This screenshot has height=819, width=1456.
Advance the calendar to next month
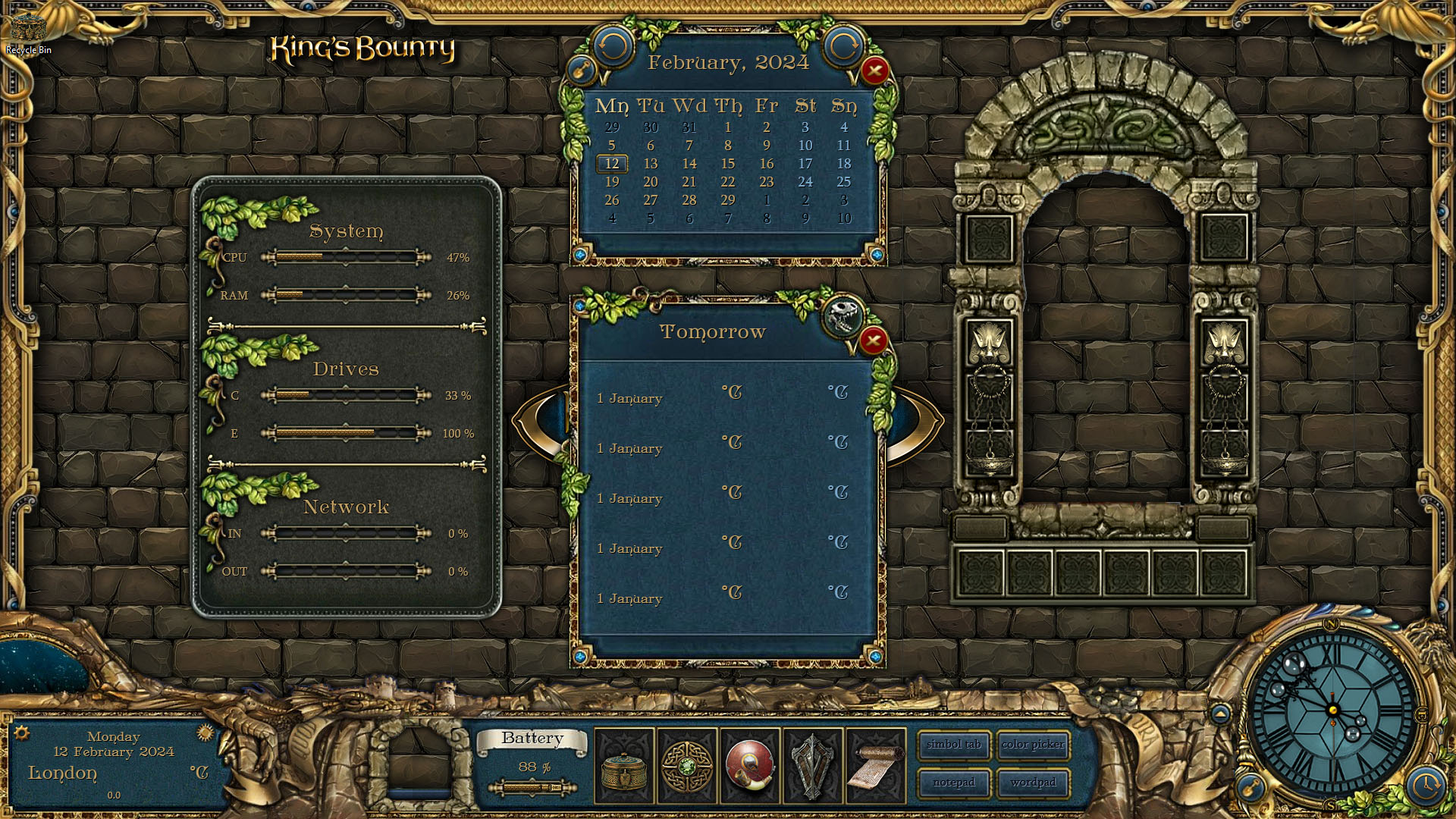pos(843,47)
